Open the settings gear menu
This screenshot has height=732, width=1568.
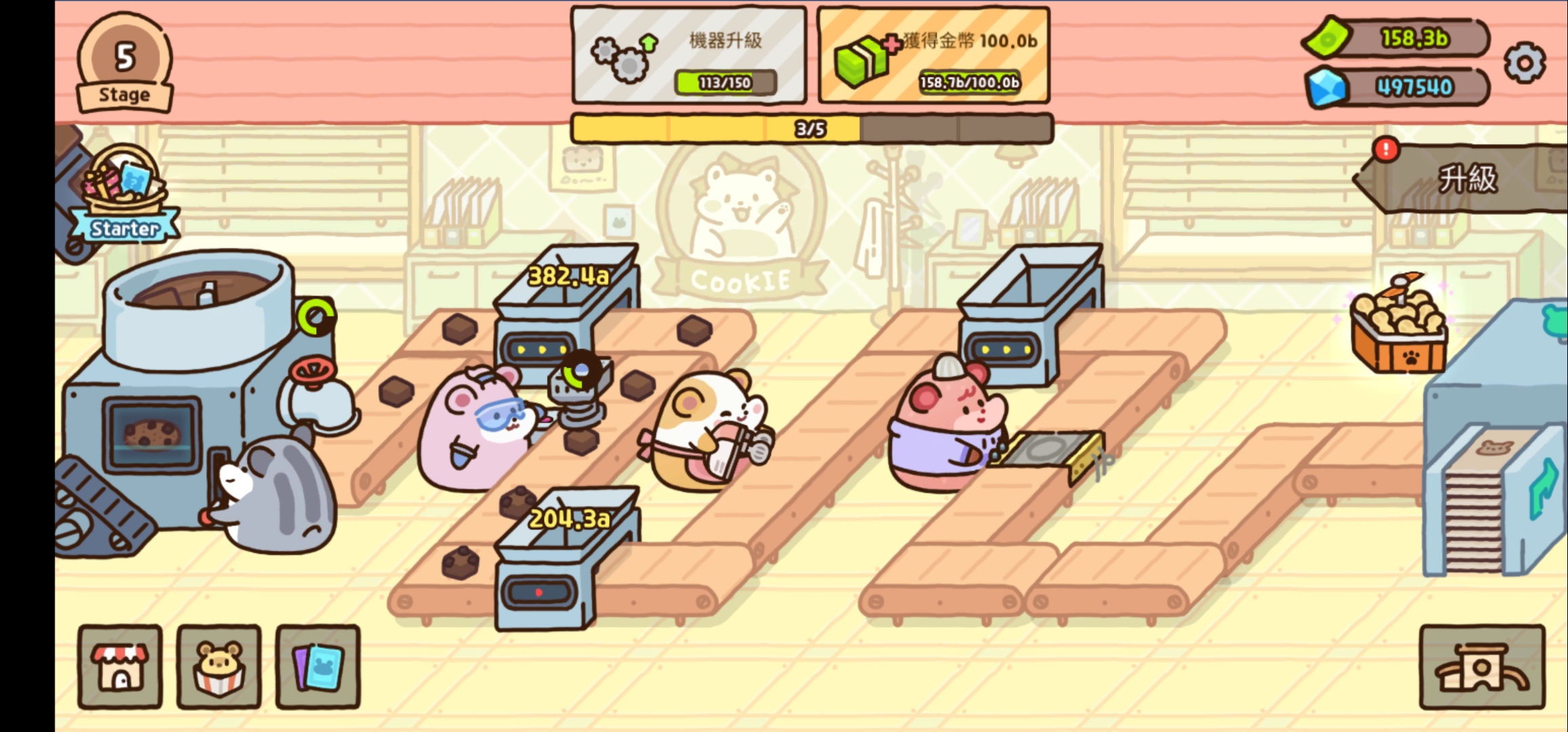1525,63
